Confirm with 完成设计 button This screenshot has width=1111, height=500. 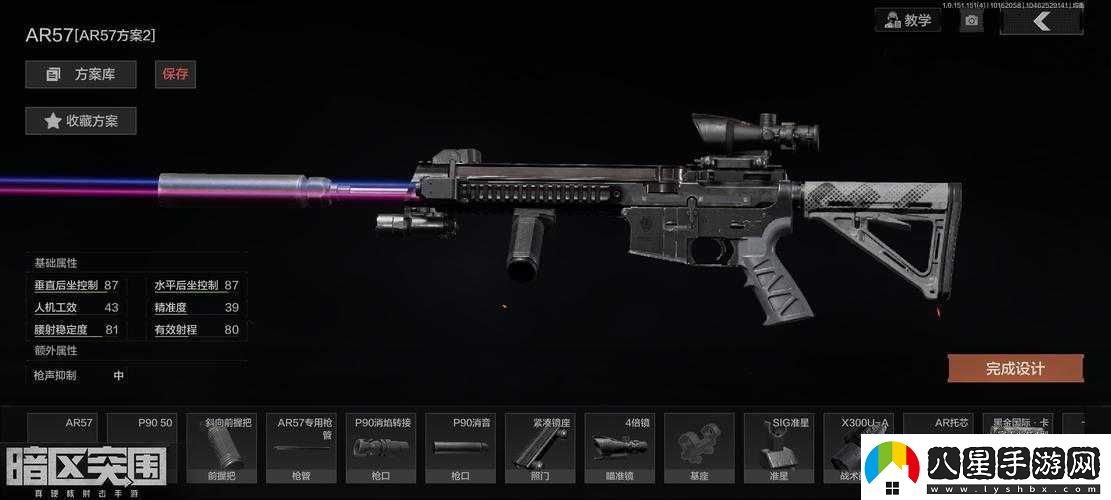click(1014, 368)
